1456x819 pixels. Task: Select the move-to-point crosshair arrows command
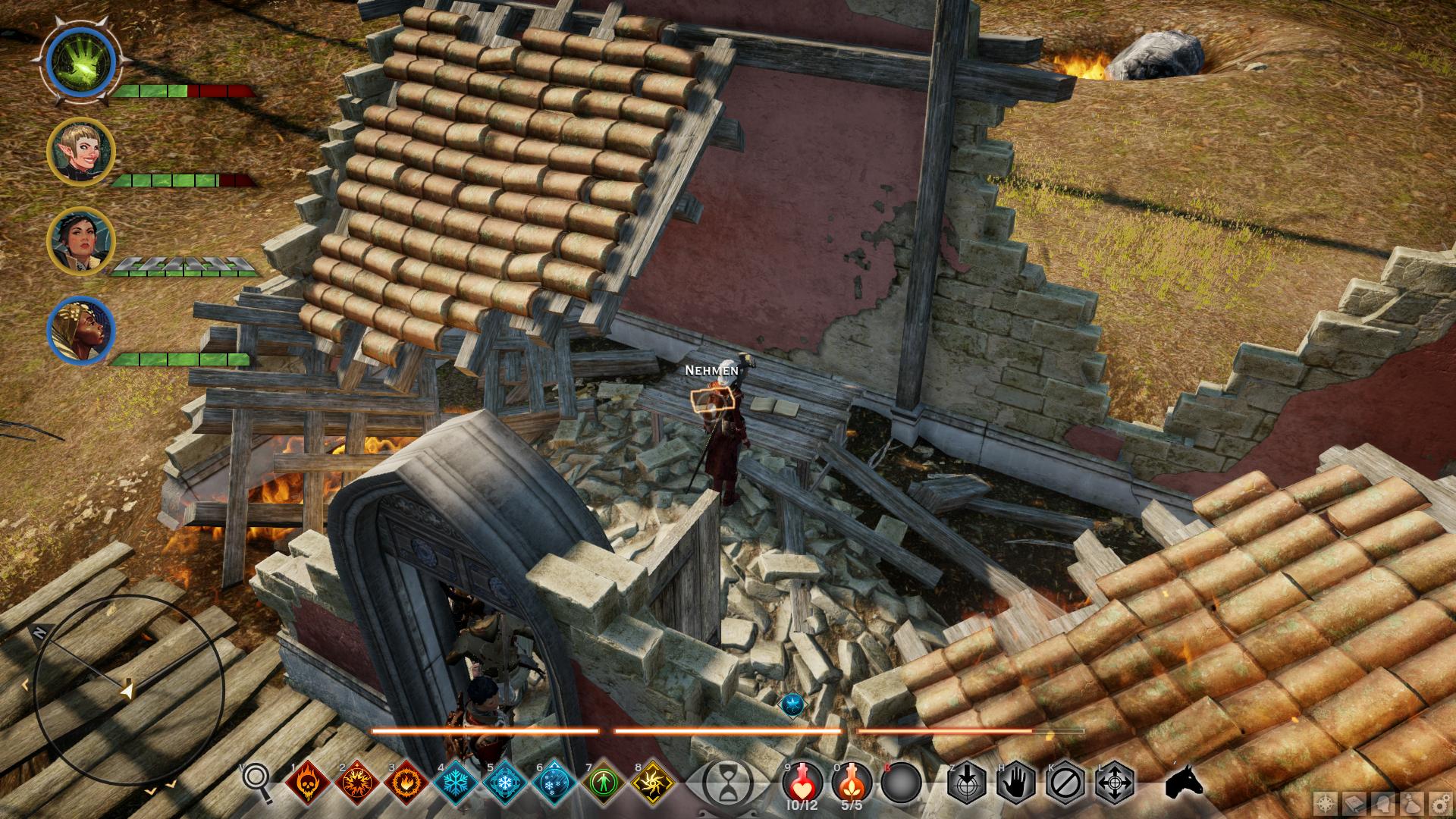tap(1115, 782)
